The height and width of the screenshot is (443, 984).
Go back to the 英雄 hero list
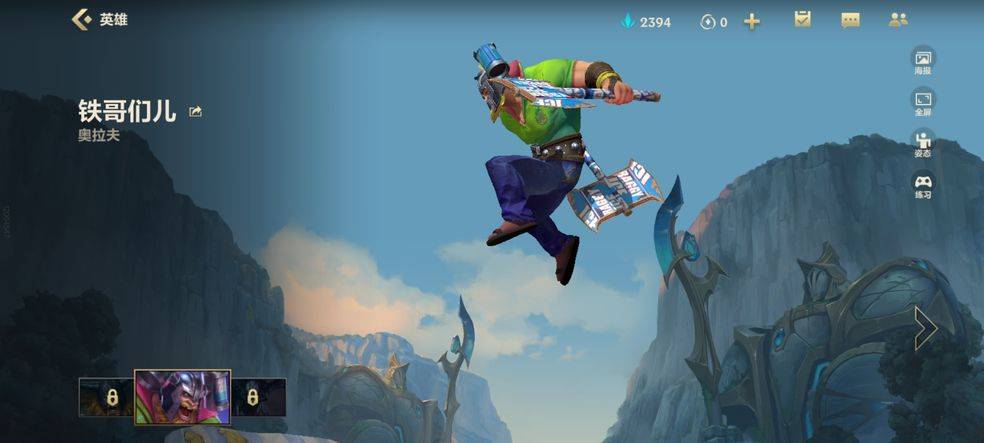click(x=82, y=20)
